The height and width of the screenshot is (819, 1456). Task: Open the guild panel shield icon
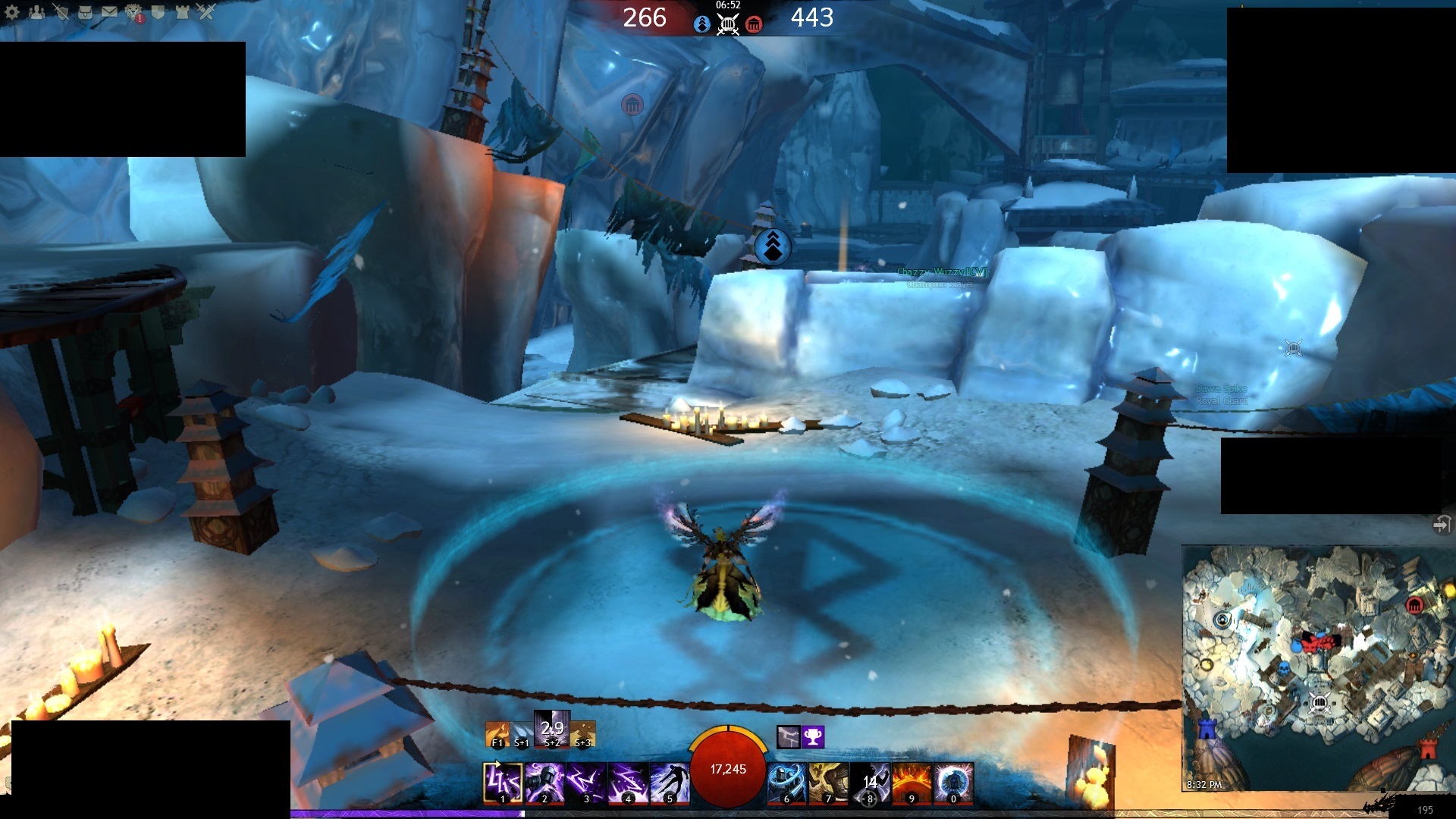tap(158, 12)
